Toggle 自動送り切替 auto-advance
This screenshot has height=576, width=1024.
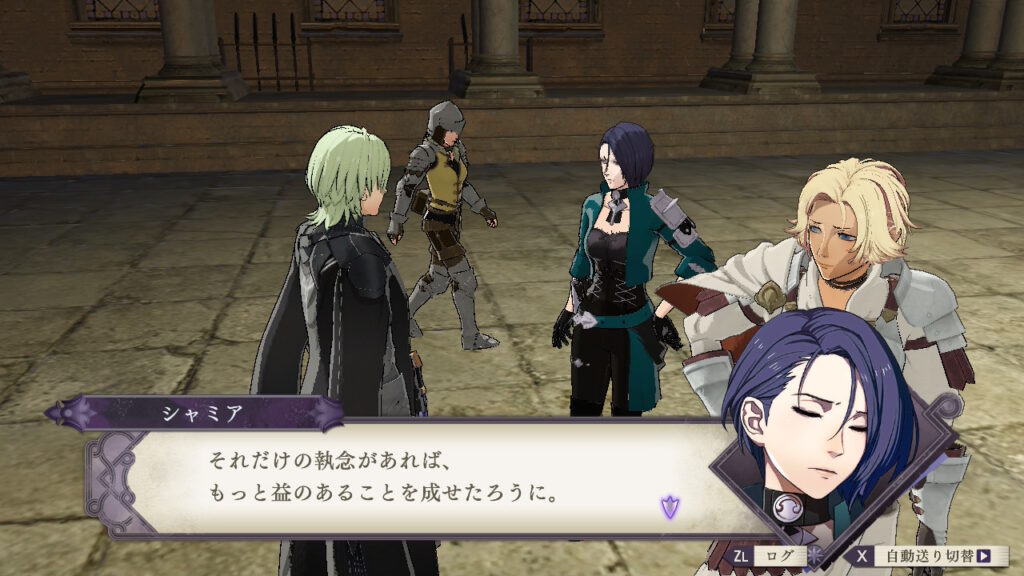click(932, 556)
